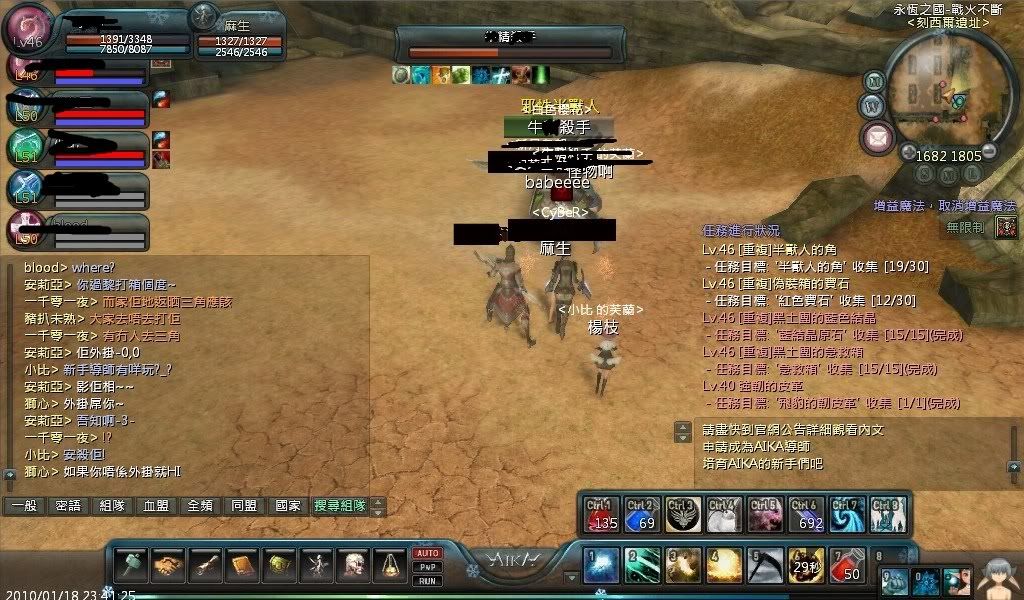Use the blue potion in Ctrl 2 slot
Screen dimensions: 1024x600
pyautogui.click(x=642, y=515)
